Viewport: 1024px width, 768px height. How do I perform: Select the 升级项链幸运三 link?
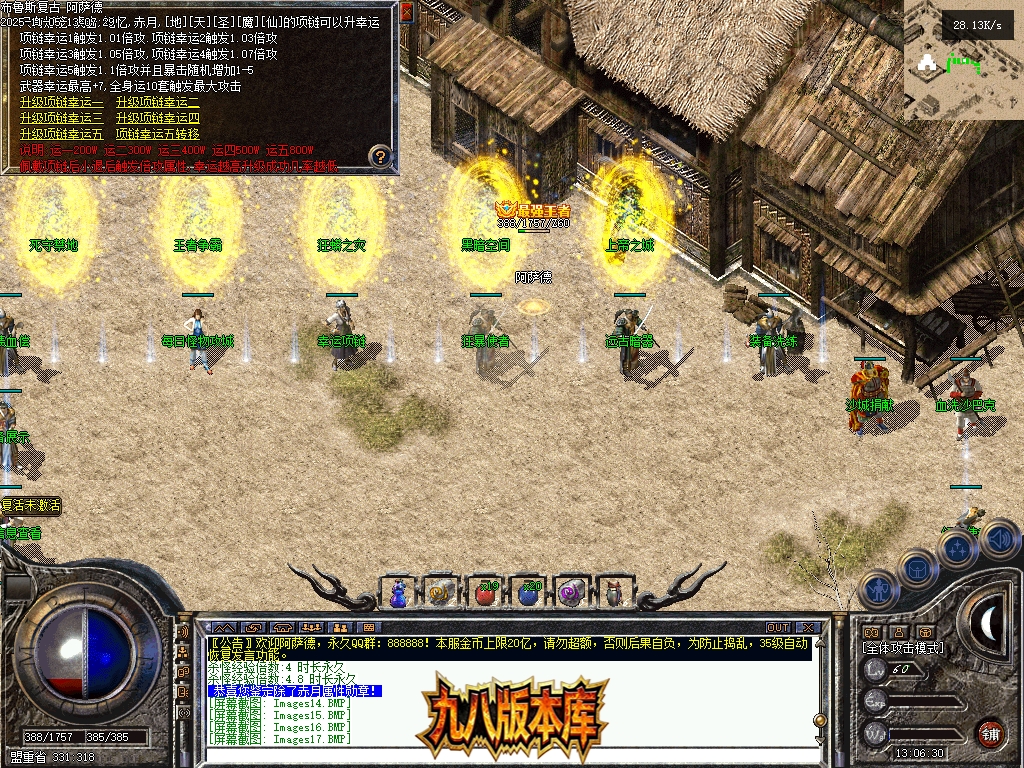(x=61, y=118)
